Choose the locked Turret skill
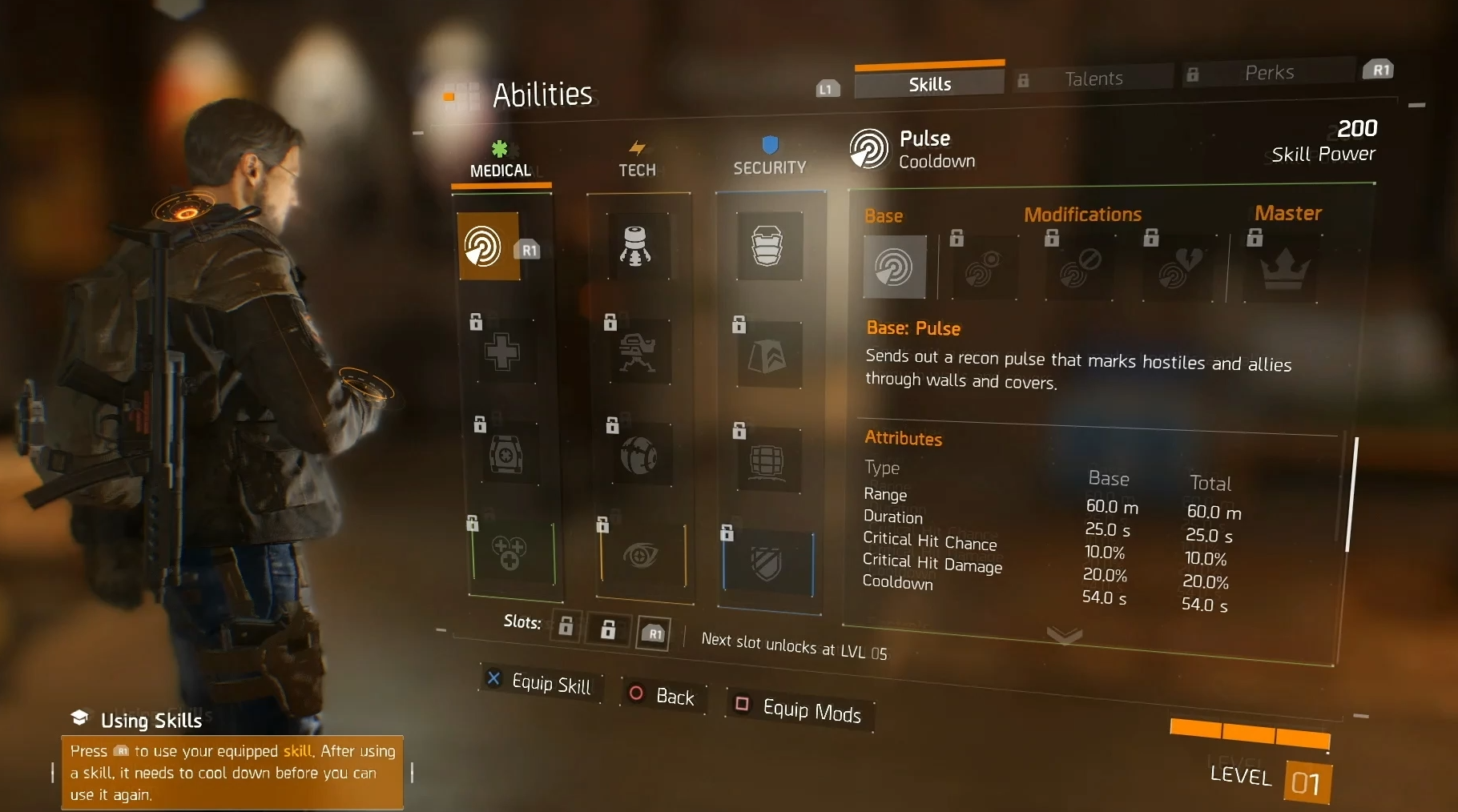Viewport: 1458px width, 812px height. (x=638, y=352)
